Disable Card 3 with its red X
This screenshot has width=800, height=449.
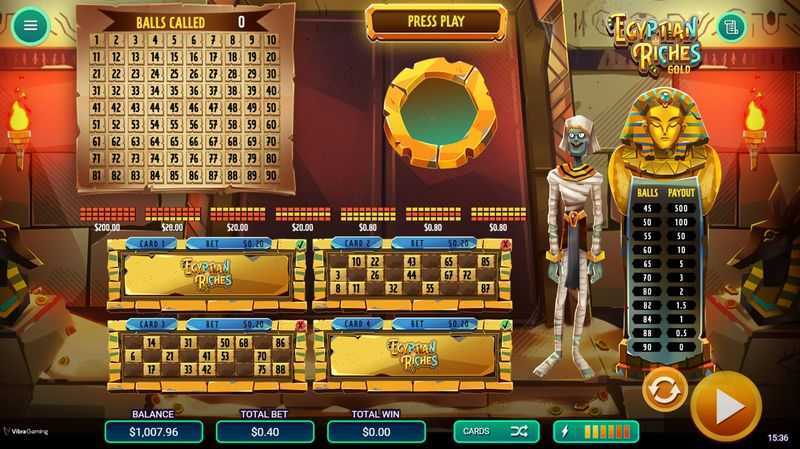pyautogui.click(x=301, y=326)
